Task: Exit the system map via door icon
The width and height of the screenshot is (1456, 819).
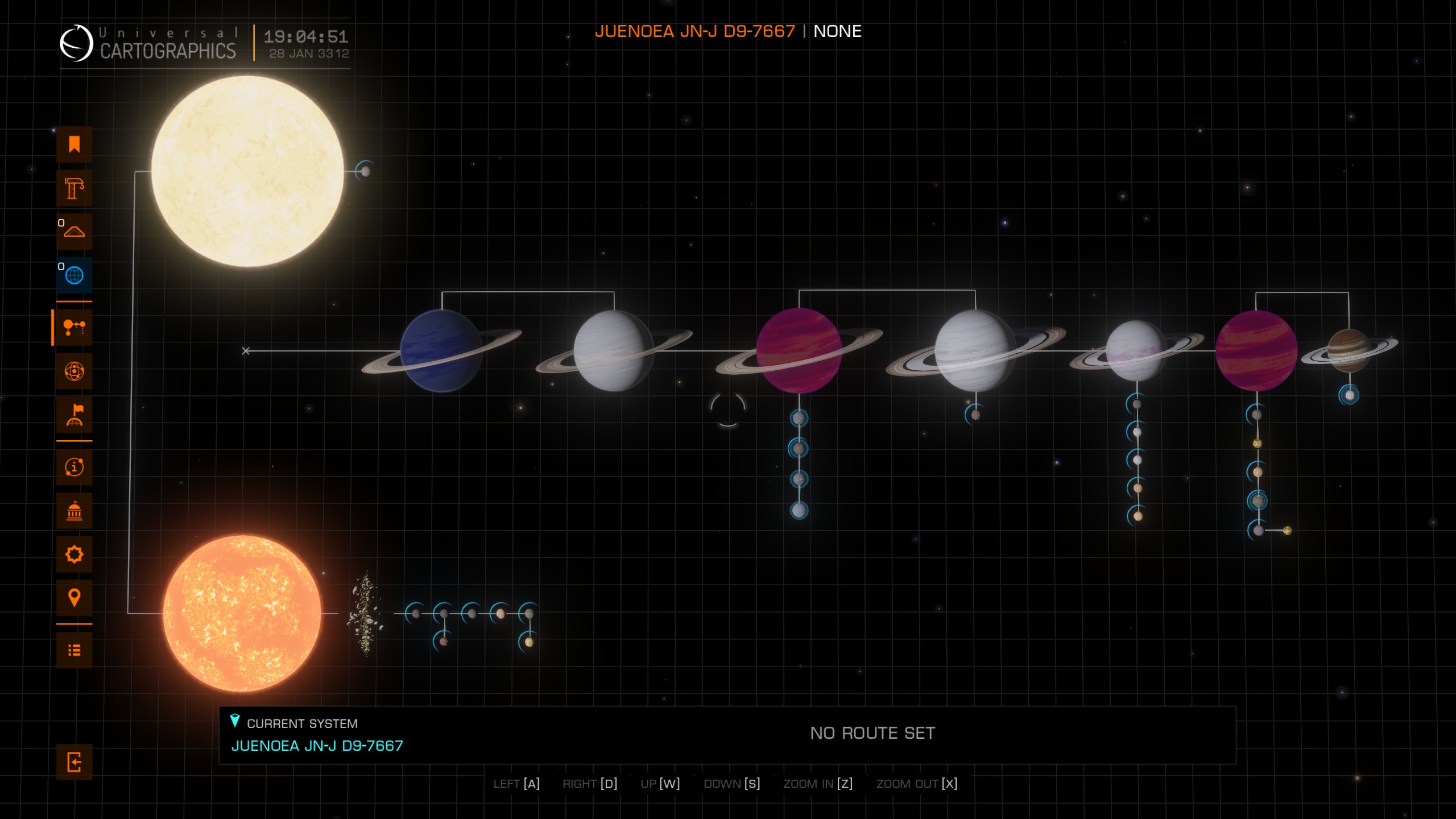Action: [x=74, y=762]
